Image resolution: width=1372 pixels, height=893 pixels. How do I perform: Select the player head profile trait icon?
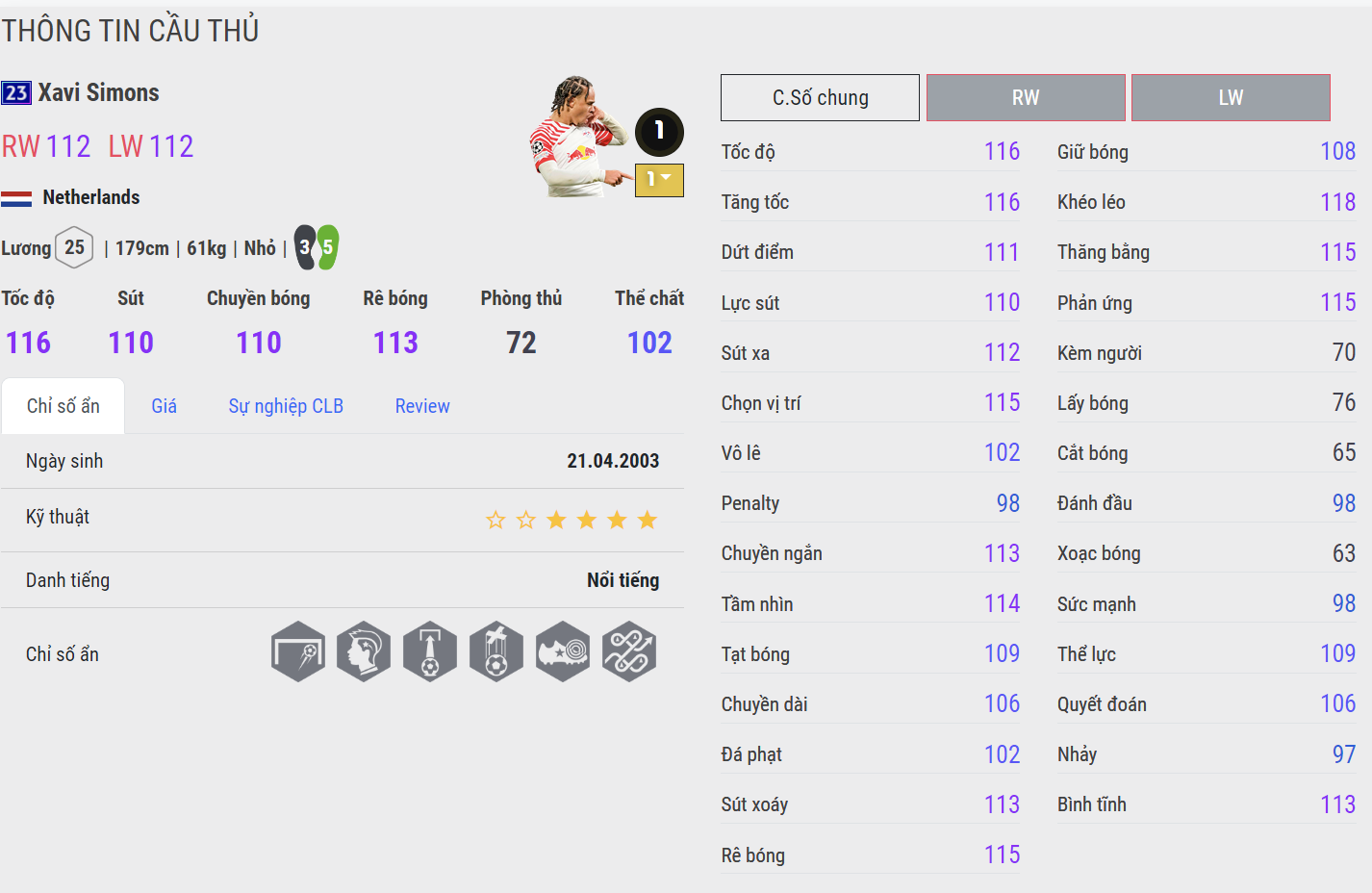(x=364, y=651)
